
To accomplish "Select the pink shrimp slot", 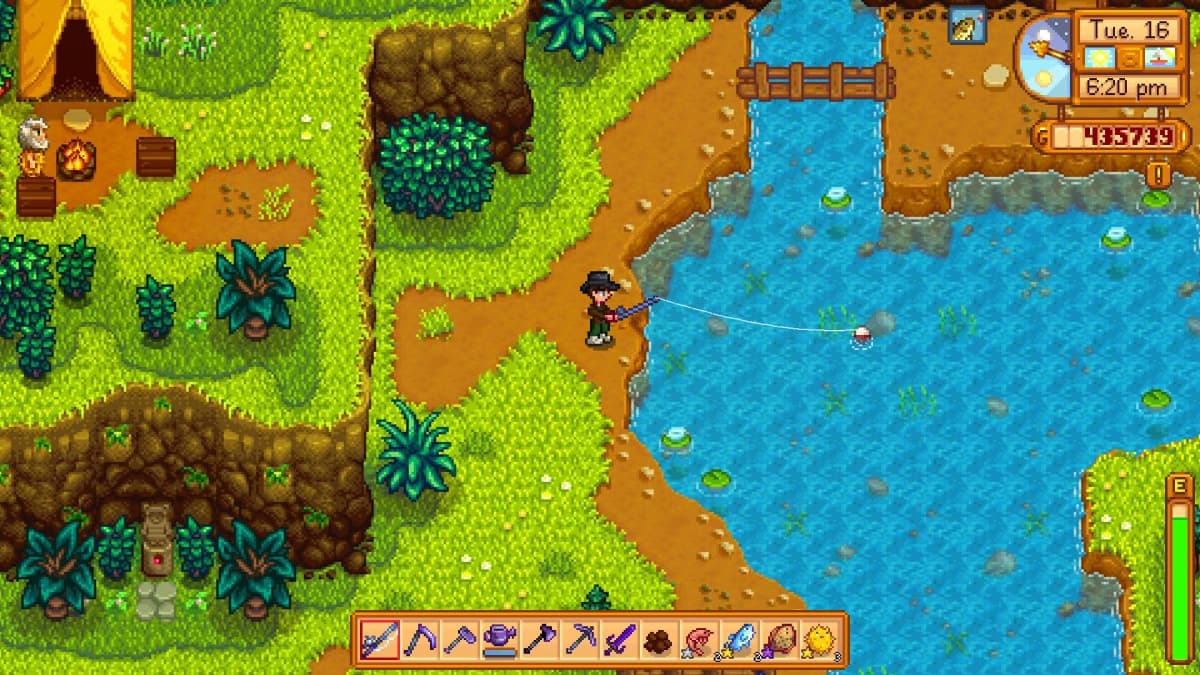I will tap(698, 640).
